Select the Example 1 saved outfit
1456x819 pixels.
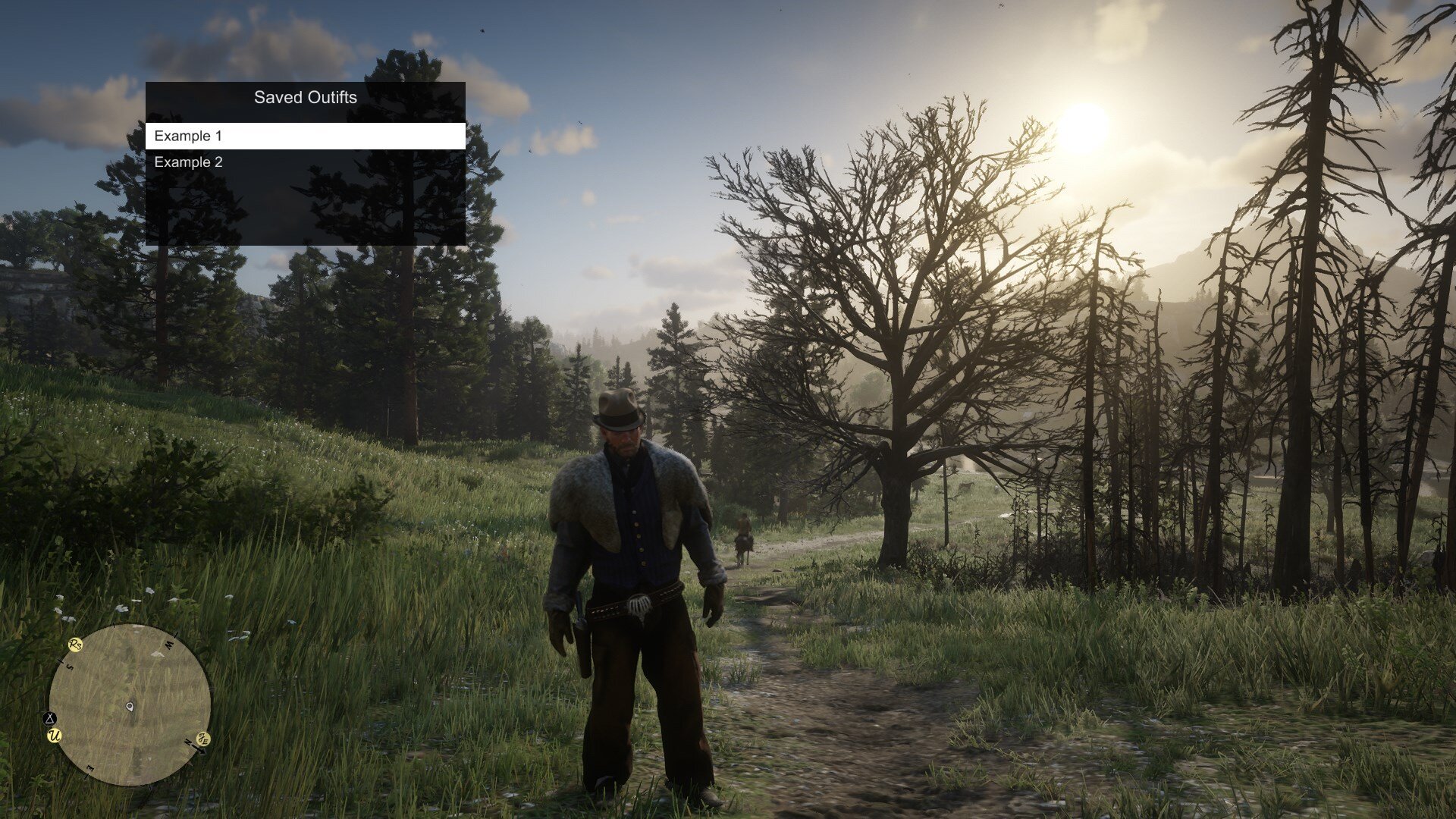pyautogui.click(x=305, y=136)
